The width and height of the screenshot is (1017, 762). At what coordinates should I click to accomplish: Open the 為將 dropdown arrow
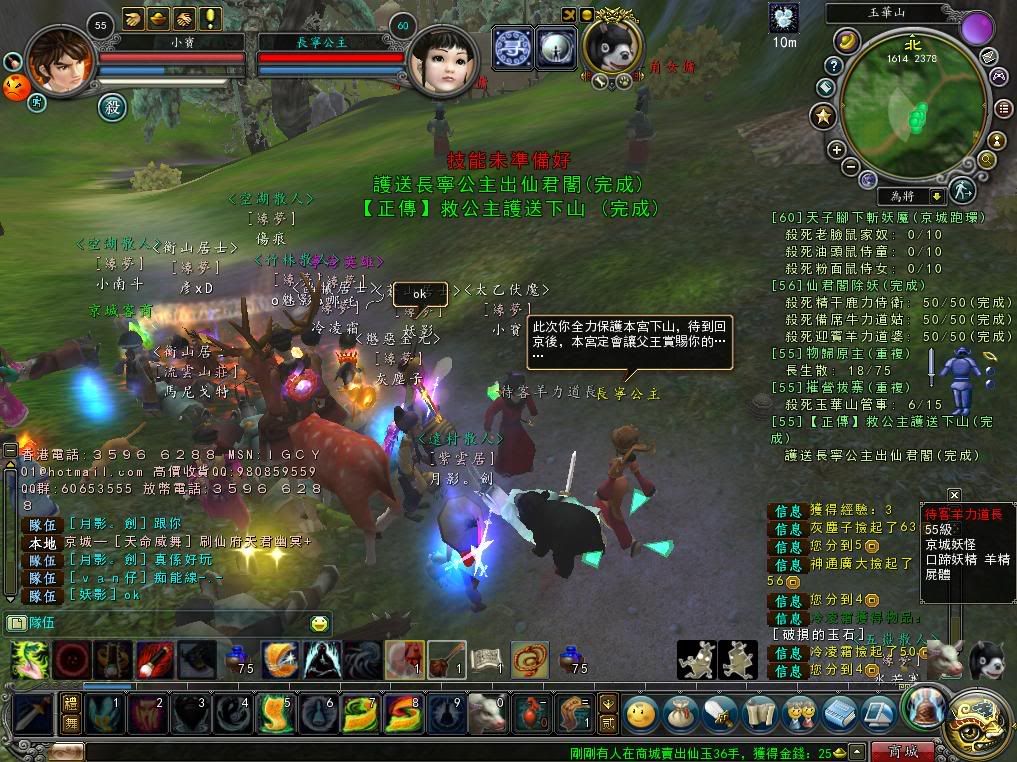(x=936, y=197)
